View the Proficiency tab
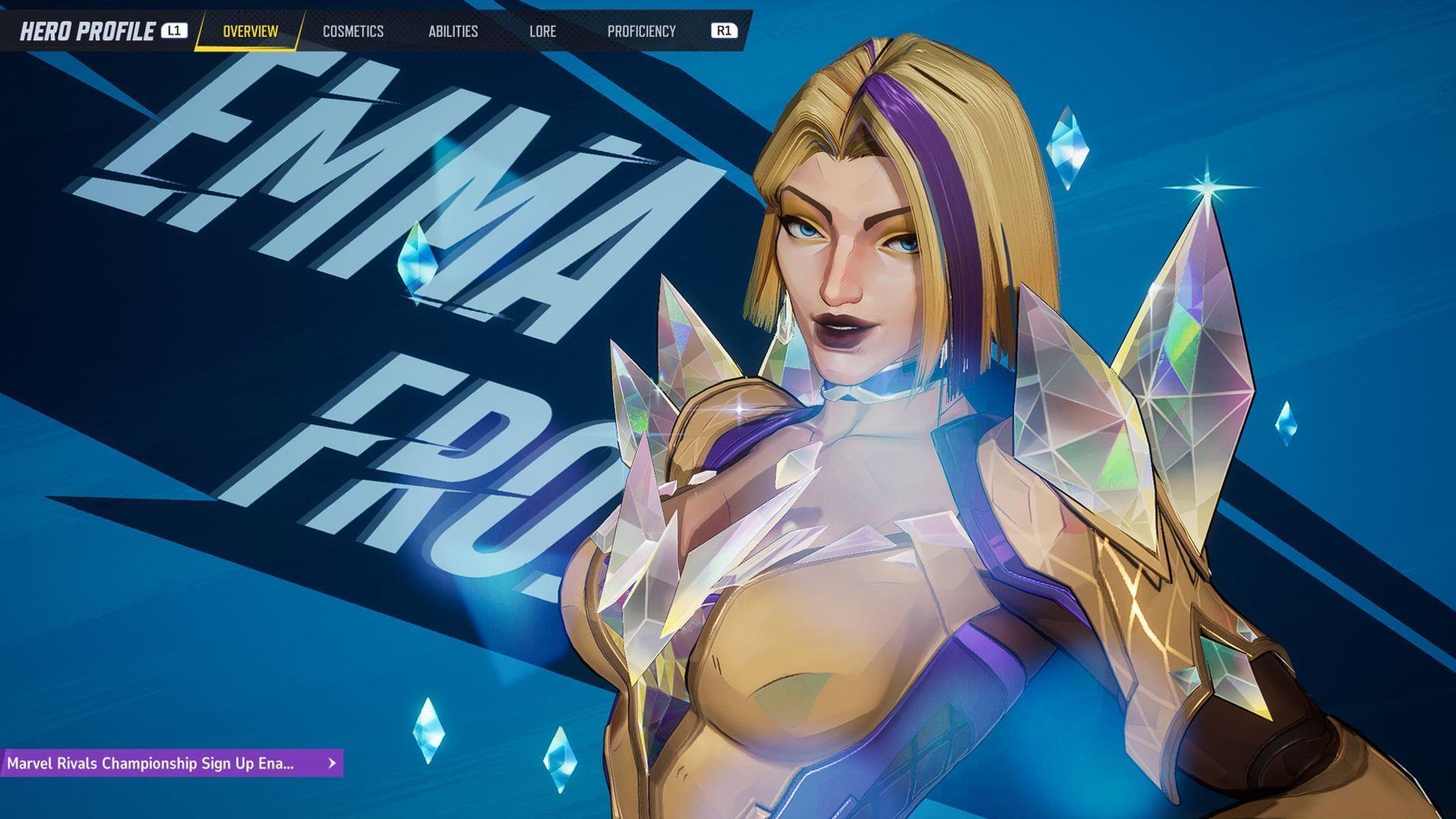Screen dimensions: 1456x819 [641, 31]
